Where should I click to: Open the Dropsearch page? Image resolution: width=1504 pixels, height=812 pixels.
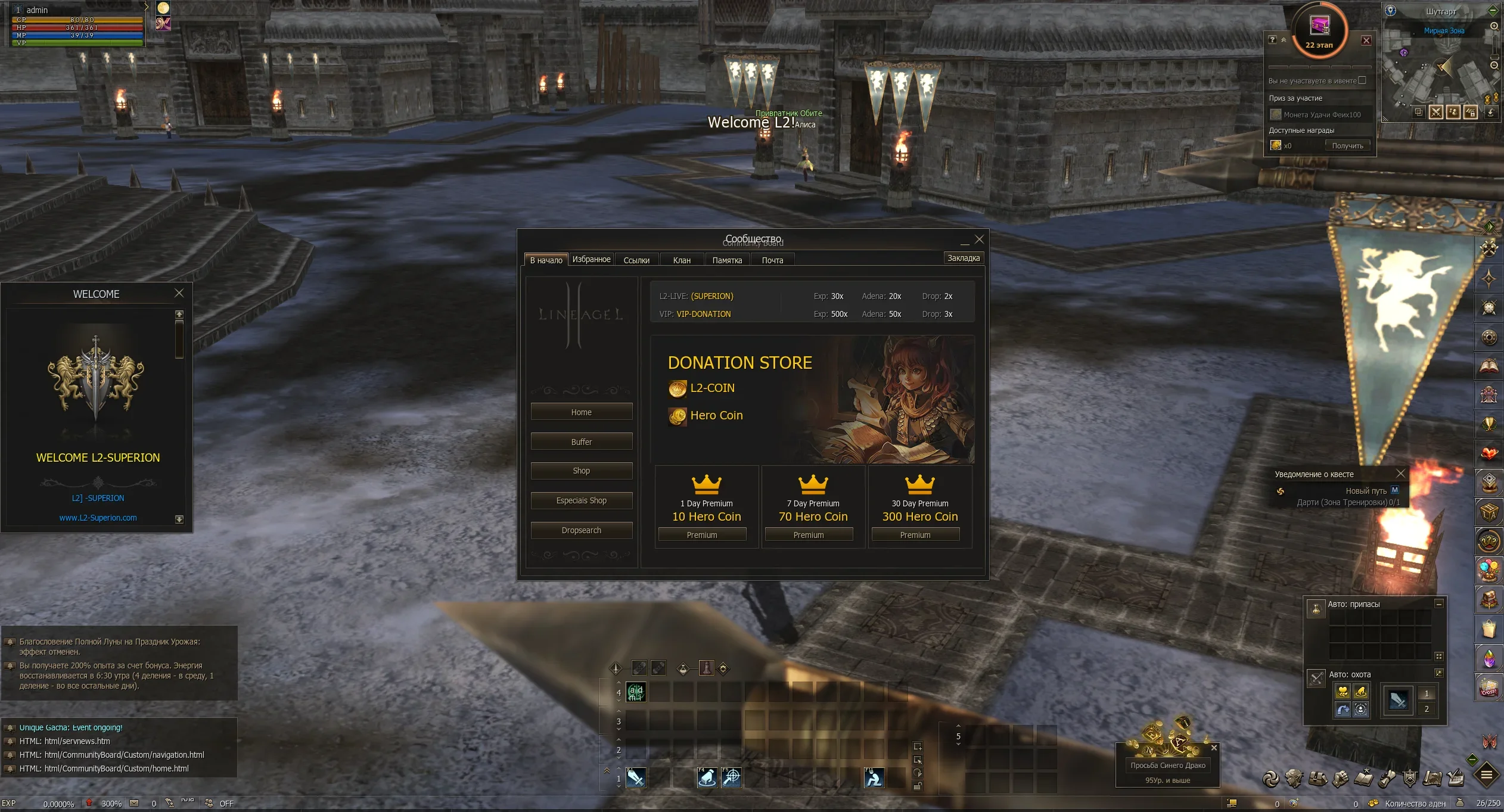click(x=581, y=530)
